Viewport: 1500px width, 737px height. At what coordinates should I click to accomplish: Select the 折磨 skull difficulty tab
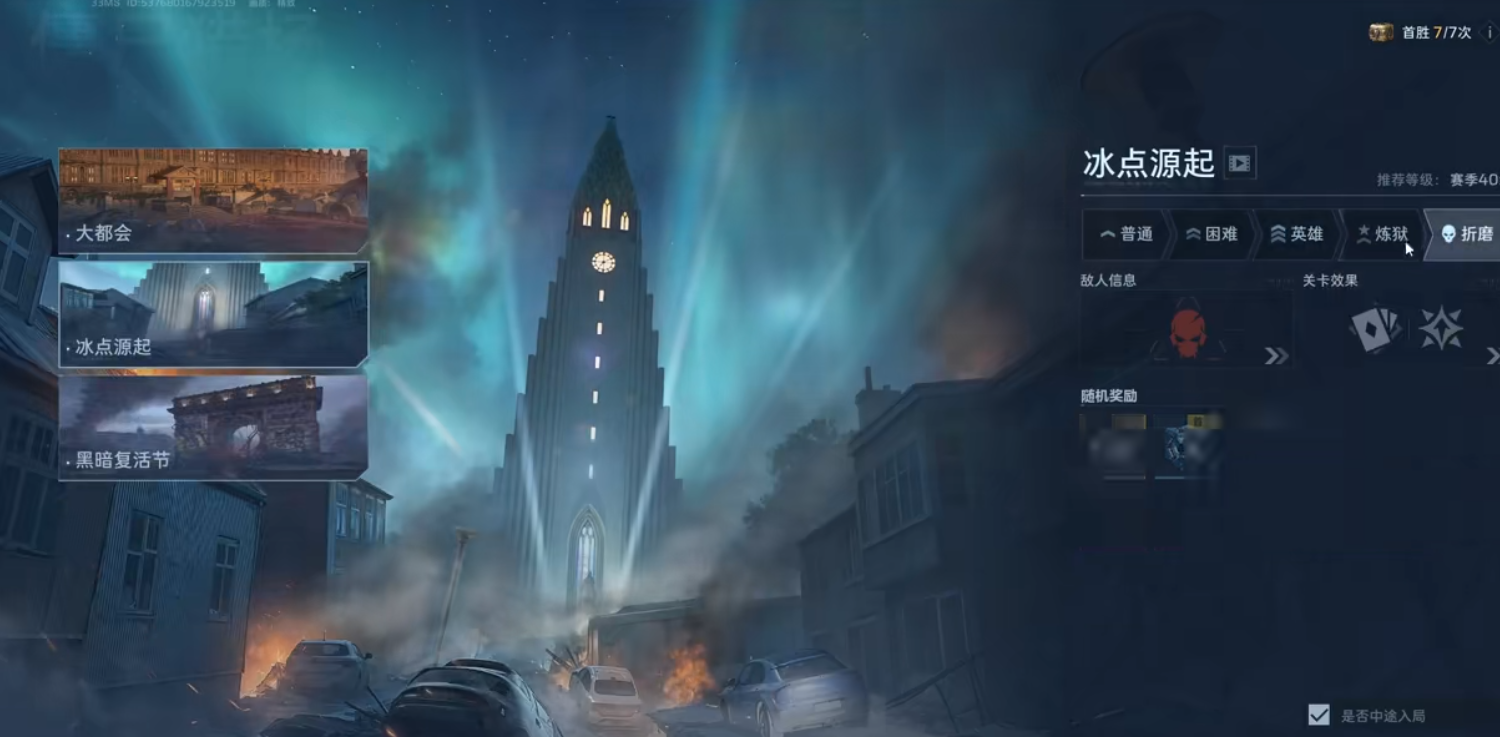coord(1466,234)
